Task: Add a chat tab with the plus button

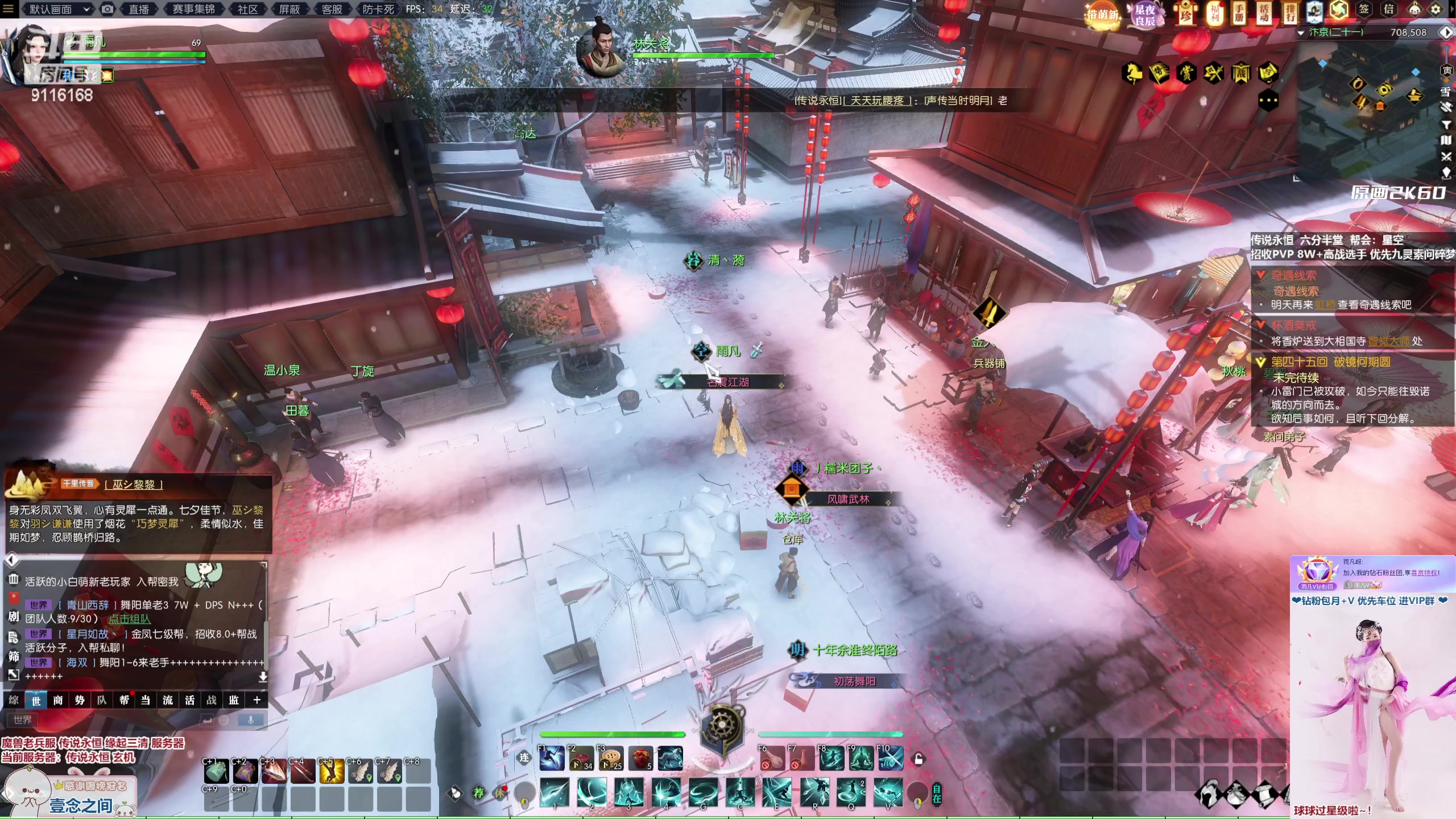Action: pos(257,700)
